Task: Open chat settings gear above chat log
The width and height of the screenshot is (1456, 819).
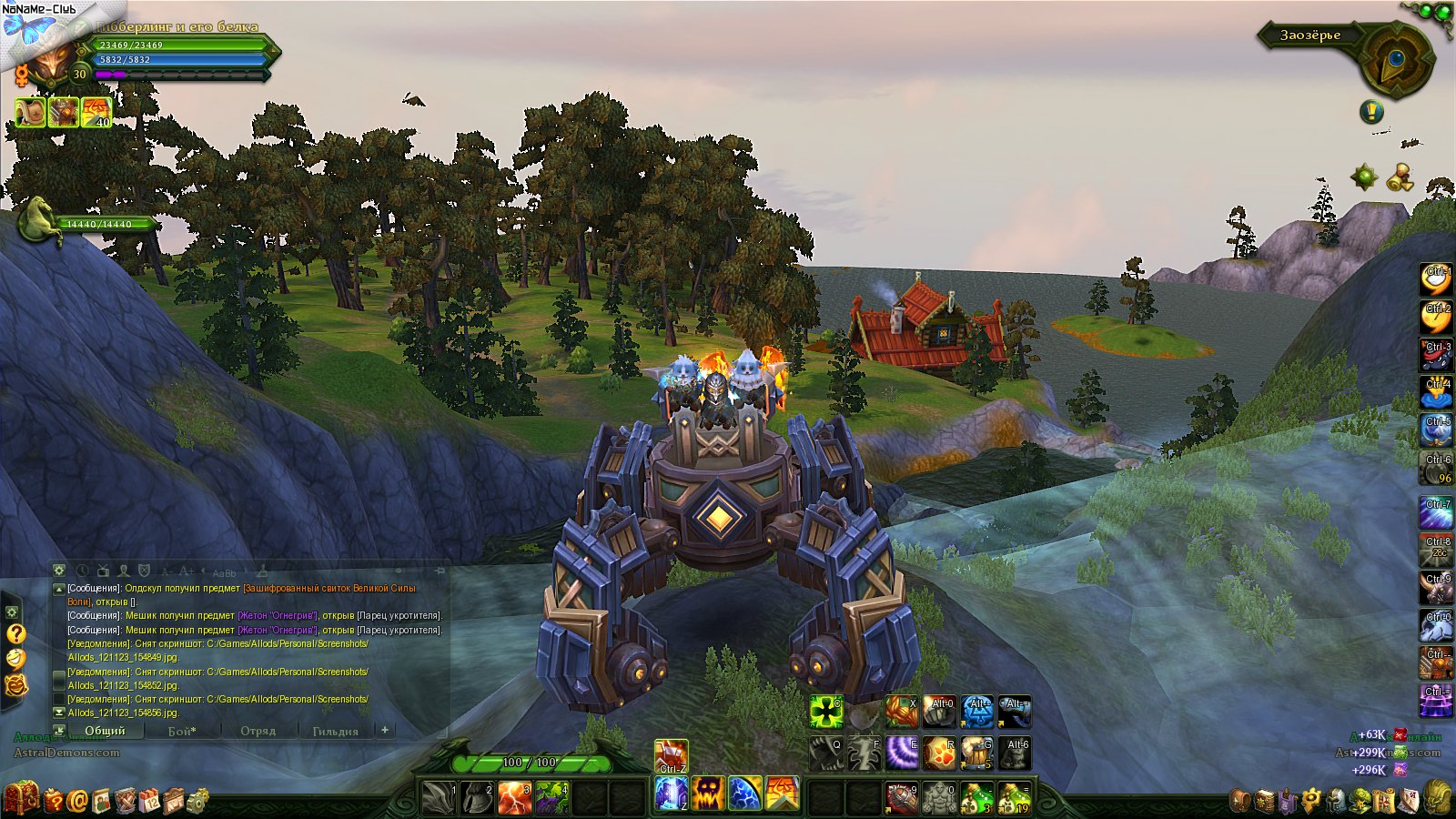Action: coord(59,571)
